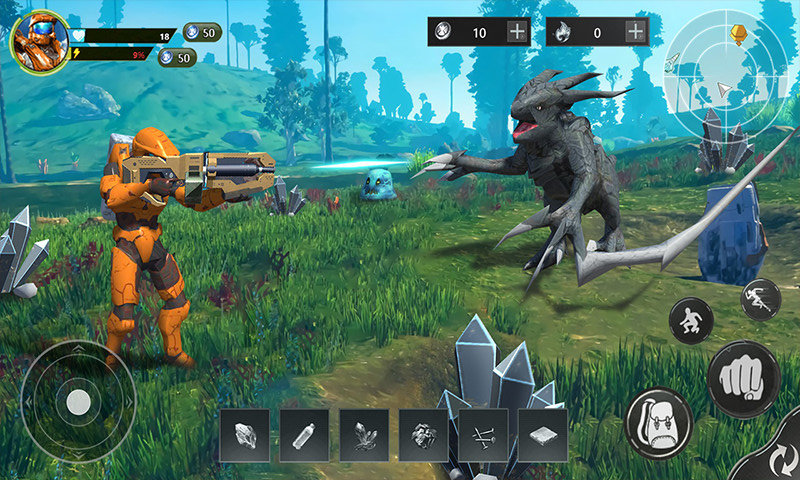Add flame currency with the plus button
Screen dimensions: 800x480
click(x=635, y=32)
